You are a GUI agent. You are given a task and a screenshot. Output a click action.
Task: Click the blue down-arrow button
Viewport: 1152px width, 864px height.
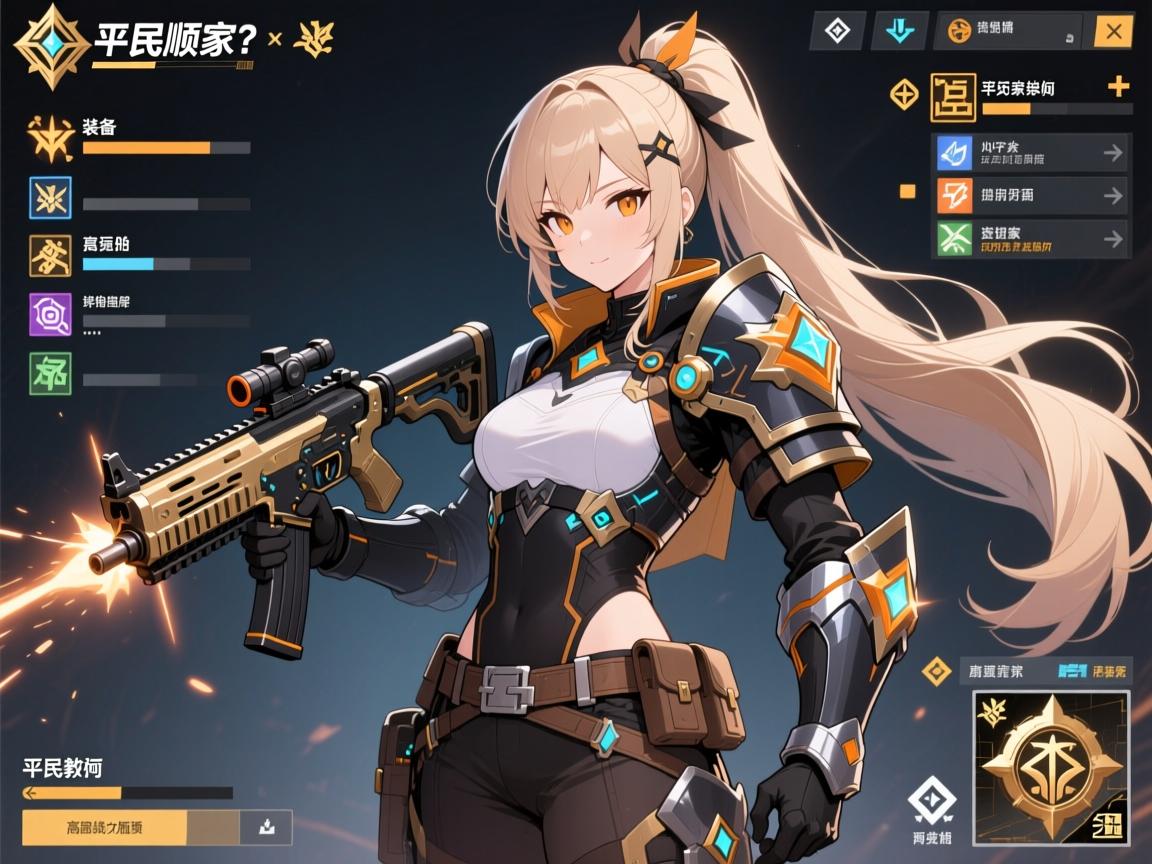point(899,32)
